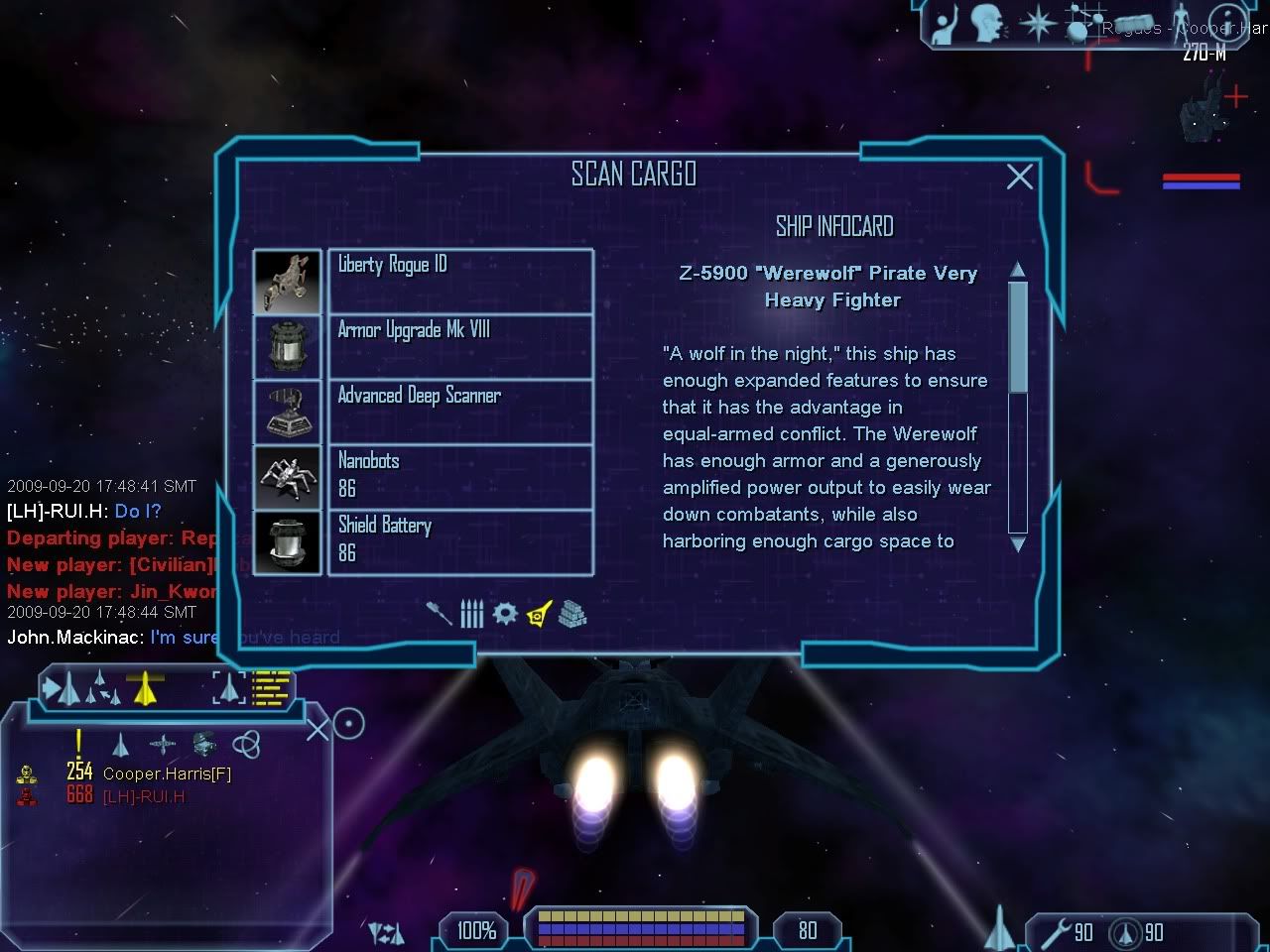Show the gear equipment cargo filter
The image size is (1270, 952).
click(505, 614)
